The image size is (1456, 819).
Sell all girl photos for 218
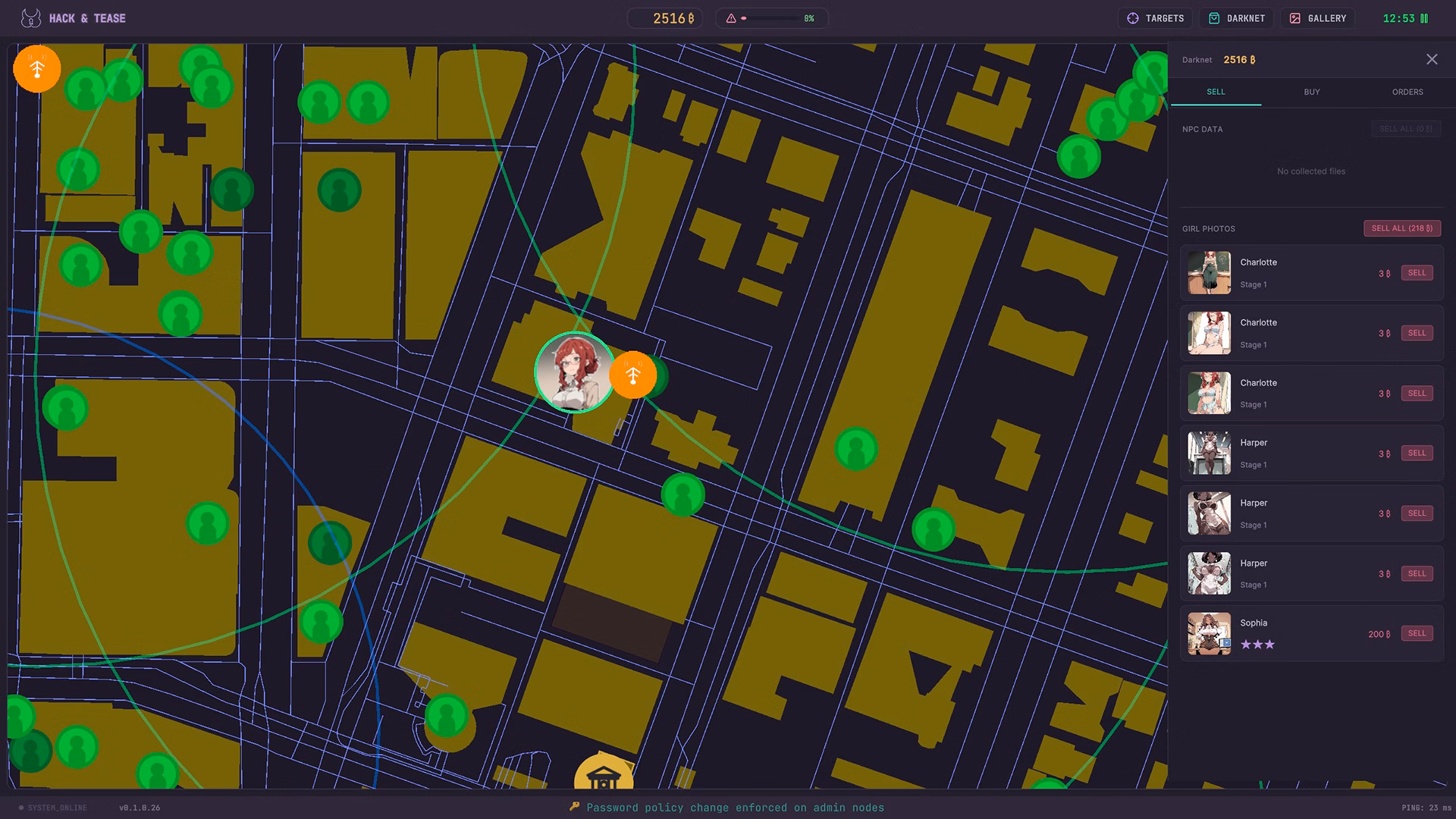[x=1401, y=228]
